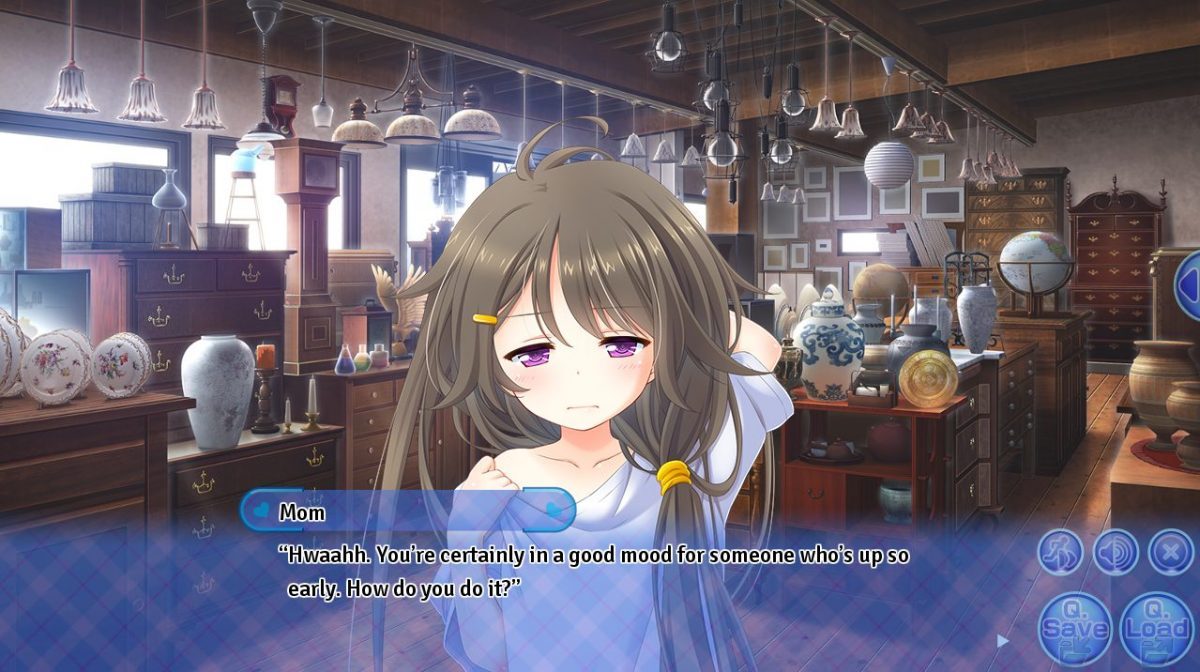Activate the running-figure skip button
Screen dimensions: 1200x672
[x=1060, y=551]
